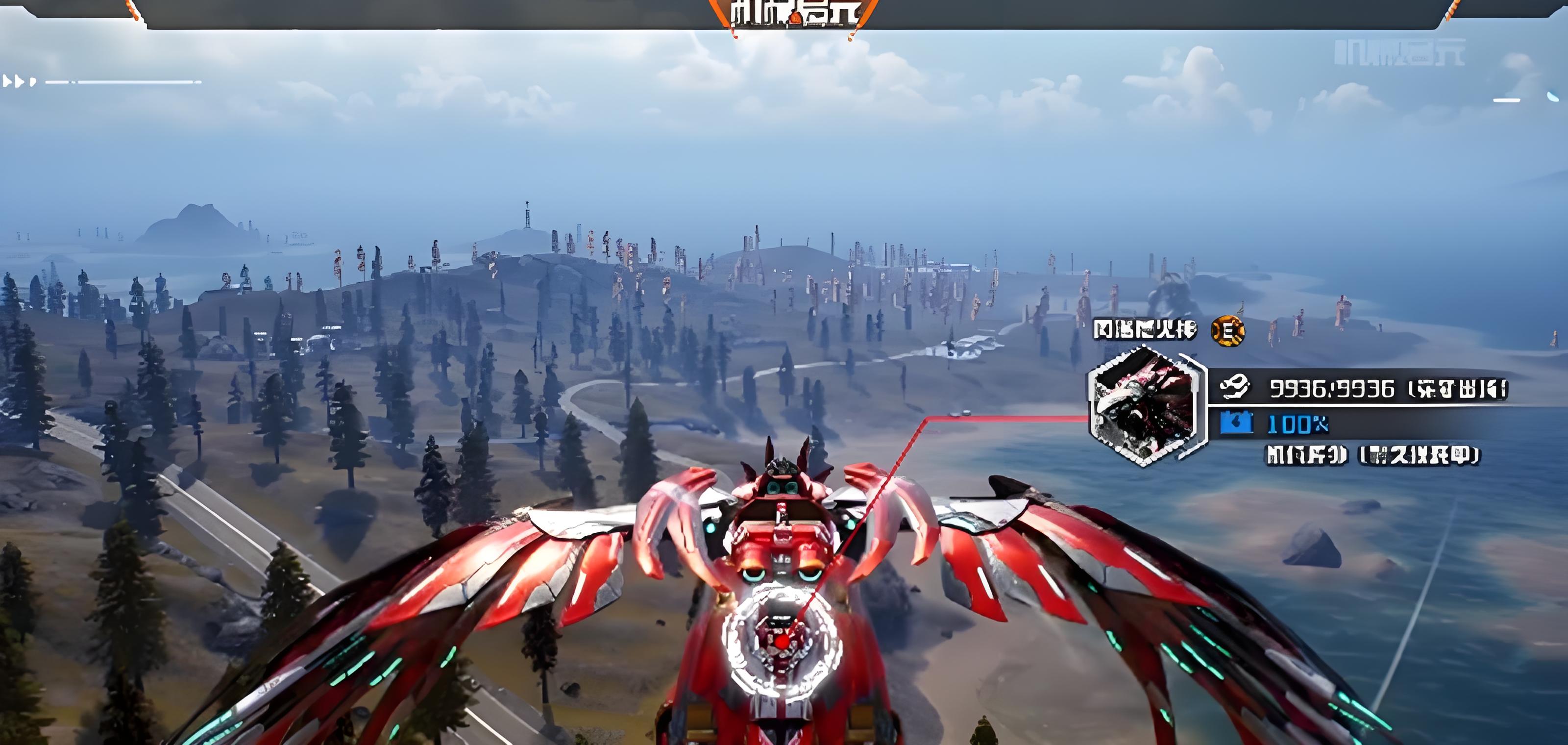This screenshot has height=745, width=1568.
Task: Click the white fast-forward arrows icon
Action: point(19,81)
